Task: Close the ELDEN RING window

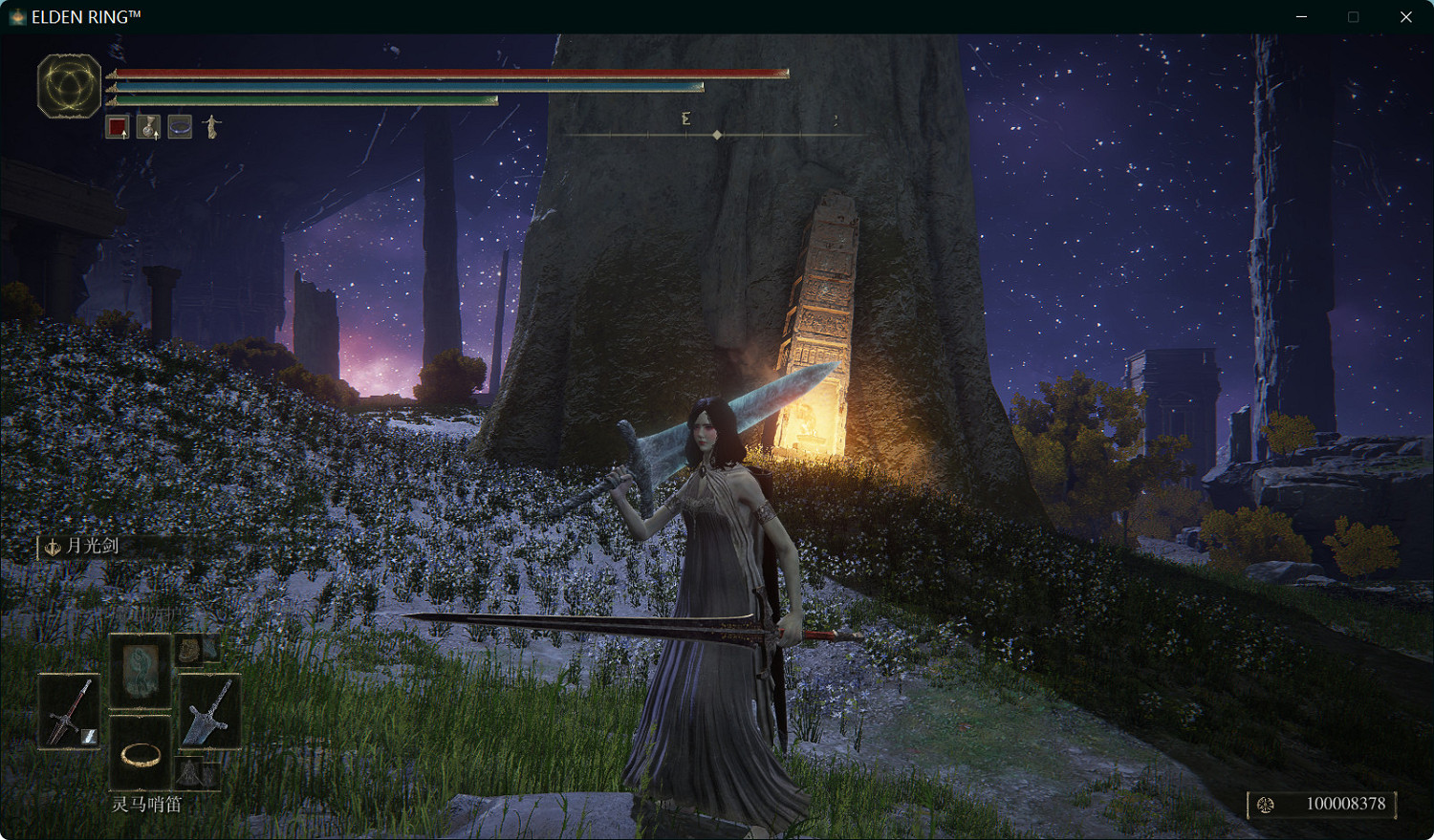Action: 1405,17
